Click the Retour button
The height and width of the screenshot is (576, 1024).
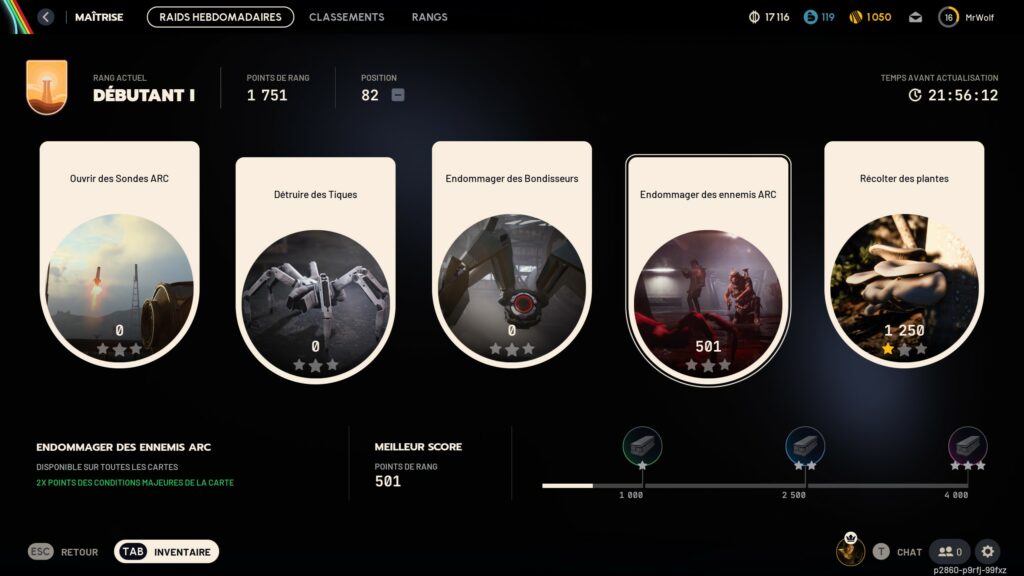(64, 551)
